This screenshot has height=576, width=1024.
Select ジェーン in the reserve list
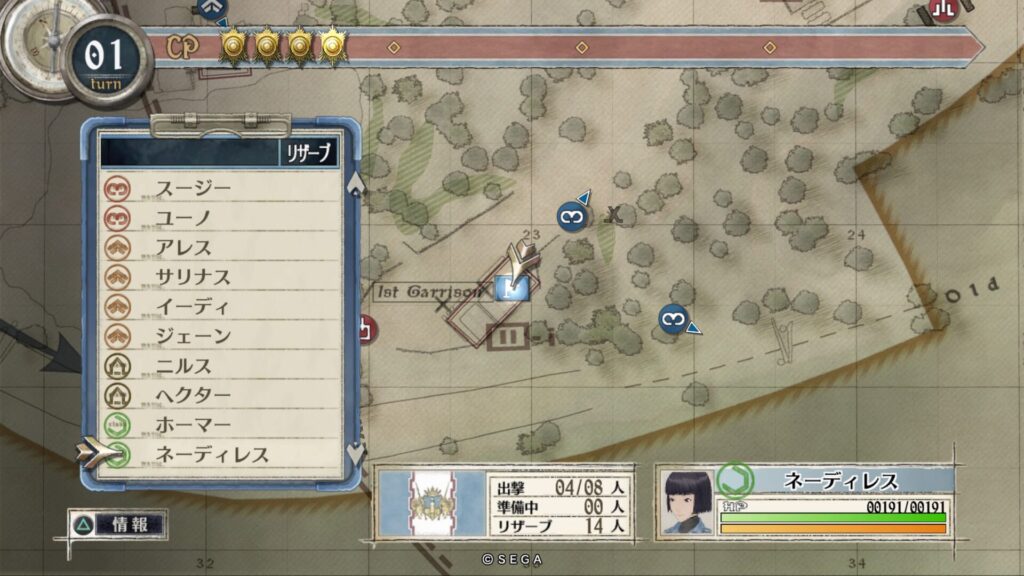(x=193, y=336)
